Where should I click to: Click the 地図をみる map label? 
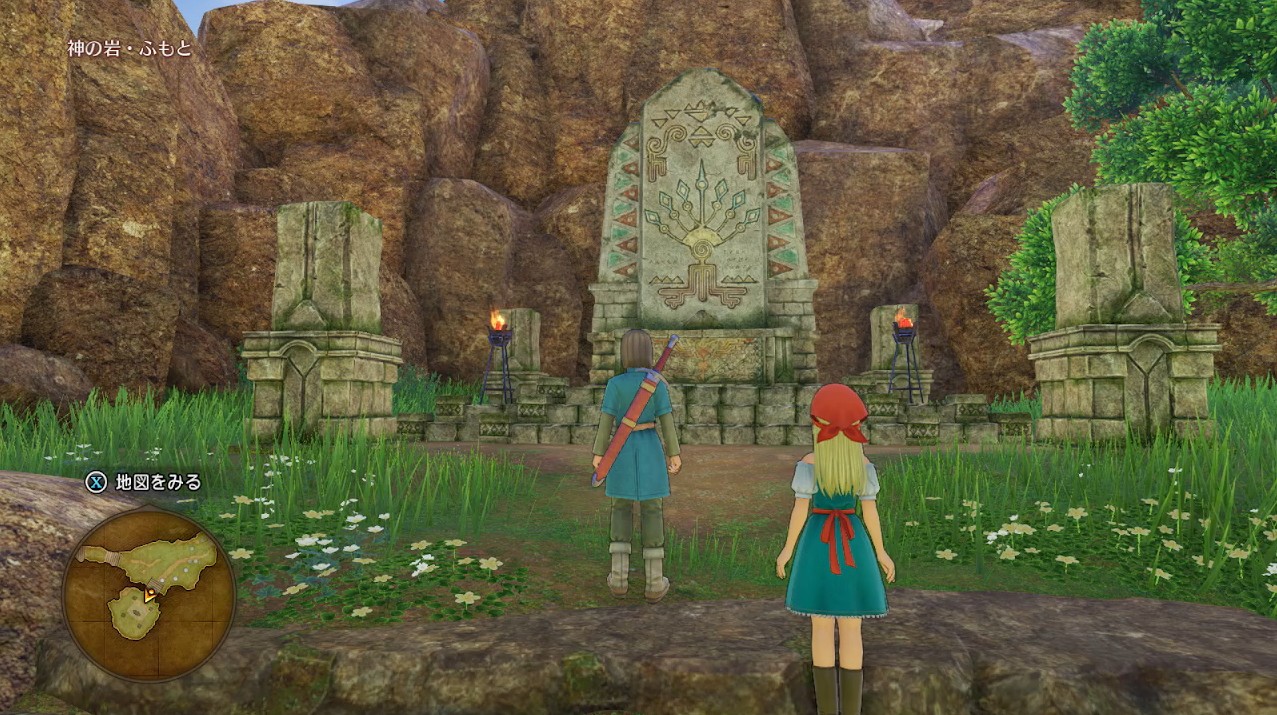click(x=158, y=482)
